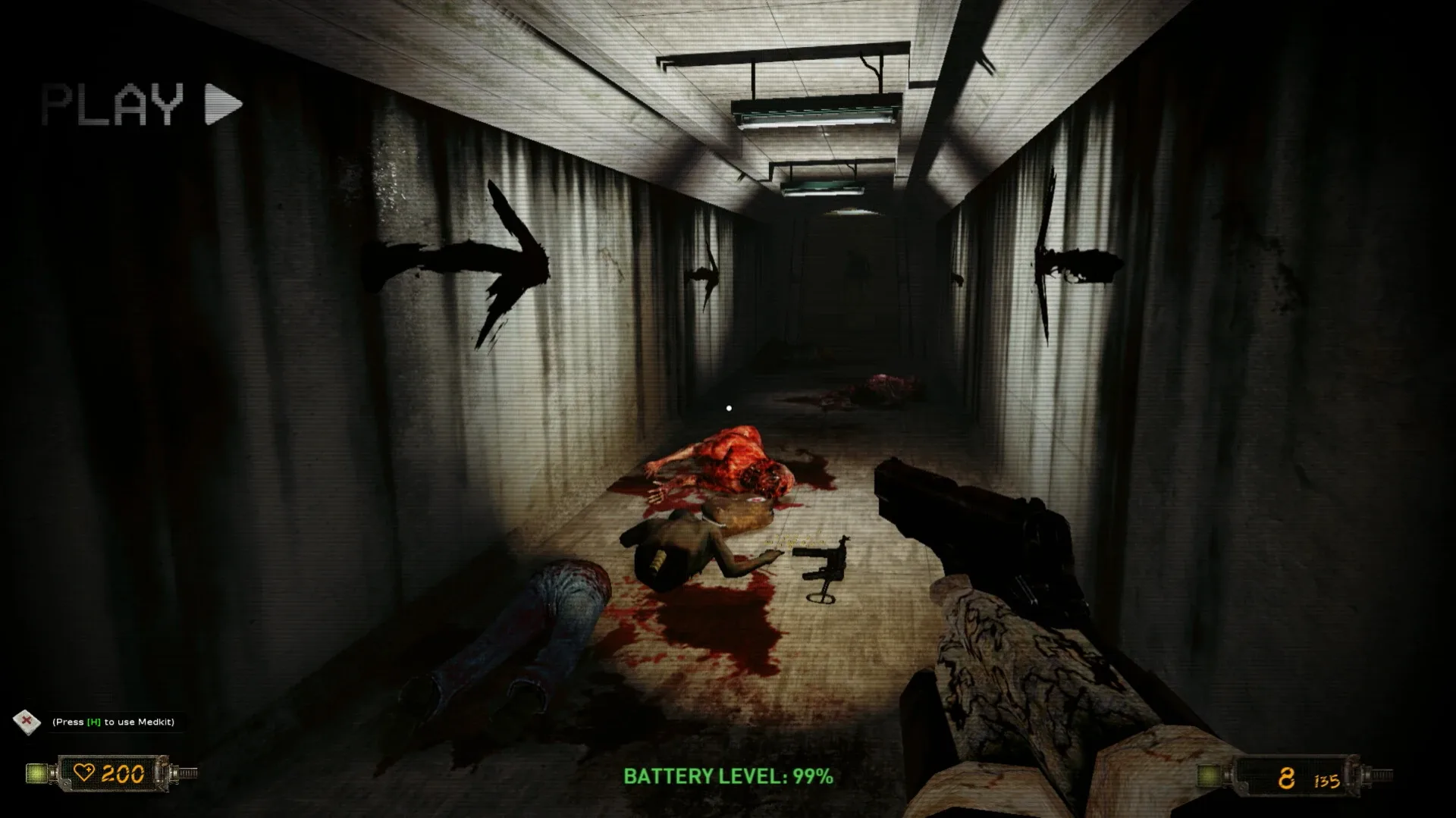Click the green battery cell on the health gauge

36,773
